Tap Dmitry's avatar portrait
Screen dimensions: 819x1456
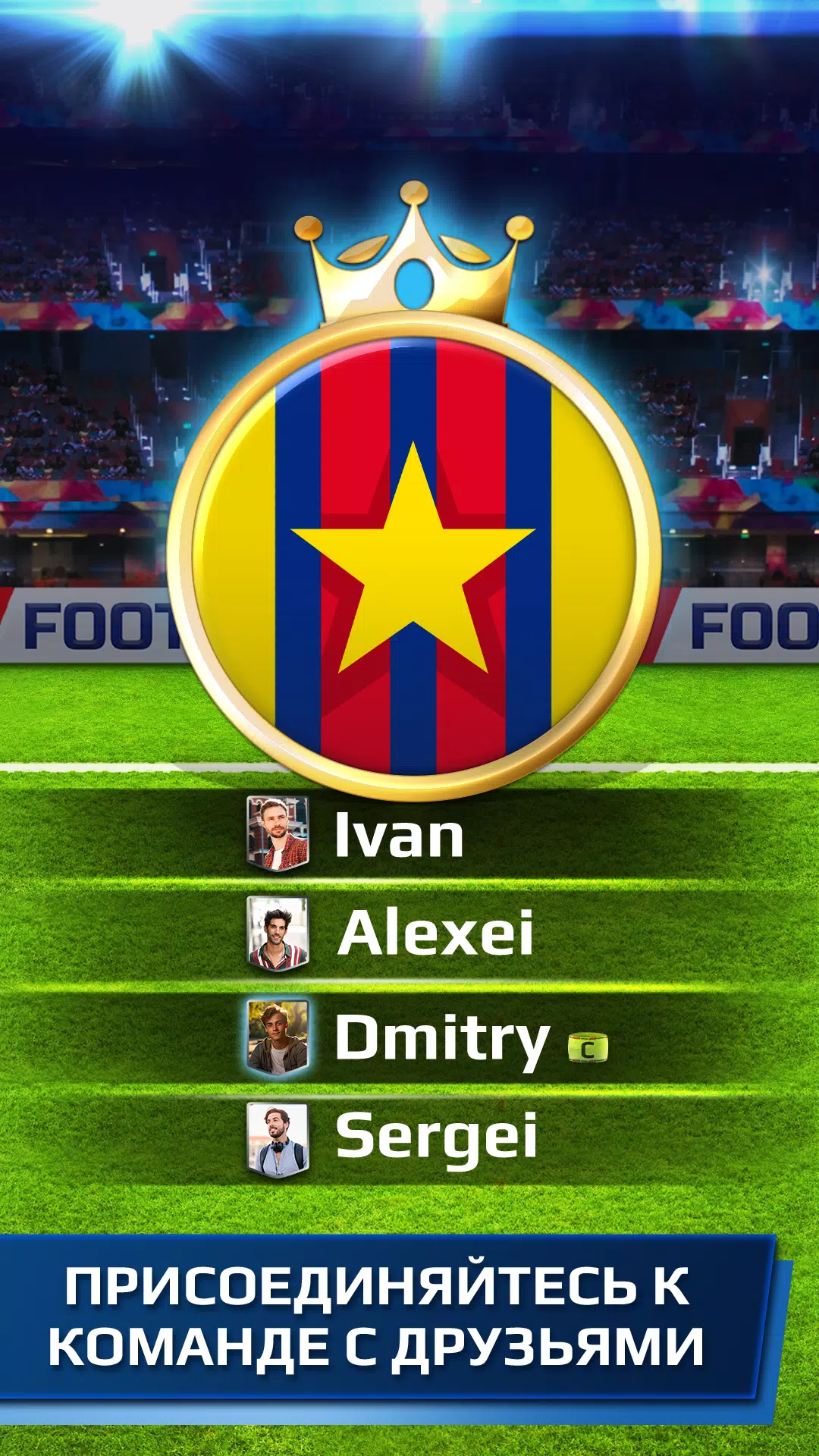tap(278, 1037)
